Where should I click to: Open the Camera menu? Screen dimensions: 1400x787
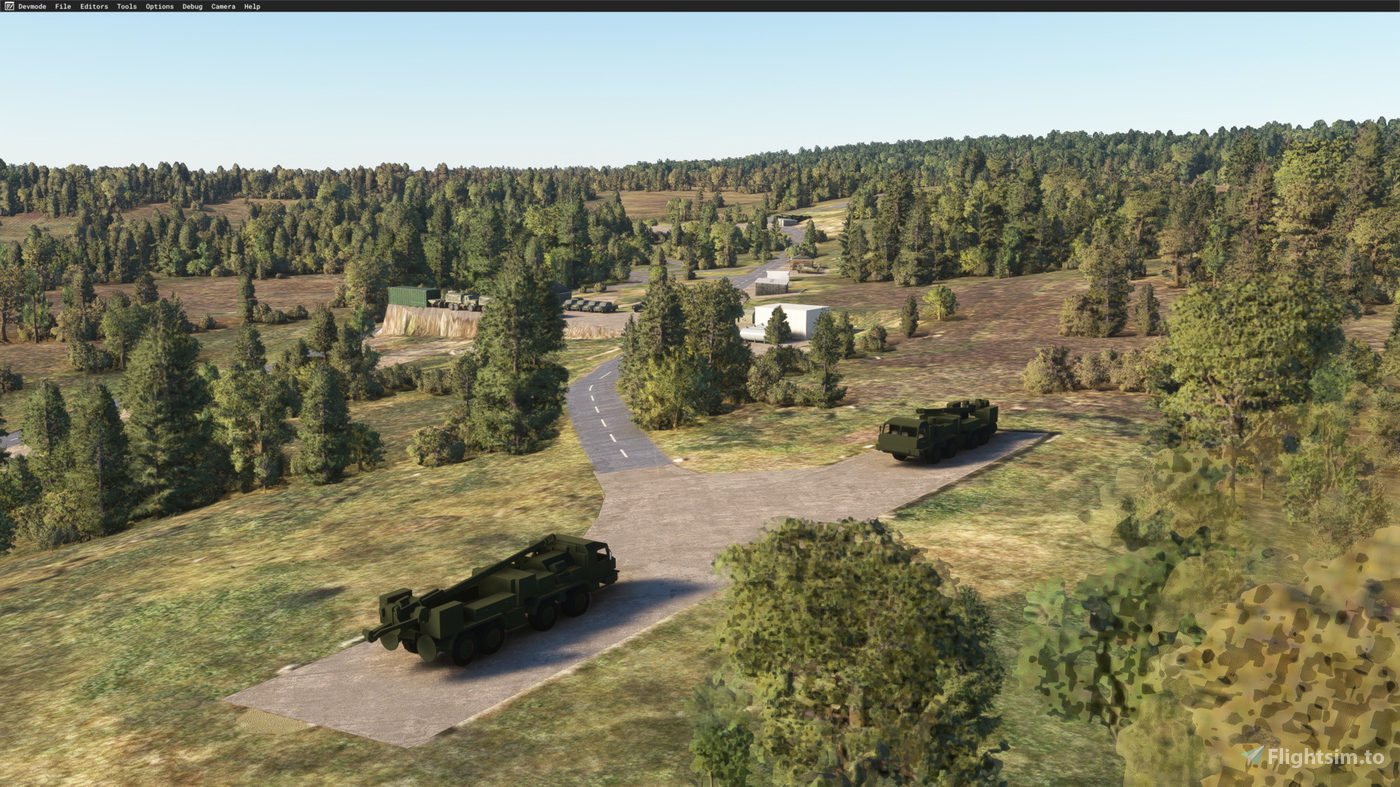pos(223,5)
